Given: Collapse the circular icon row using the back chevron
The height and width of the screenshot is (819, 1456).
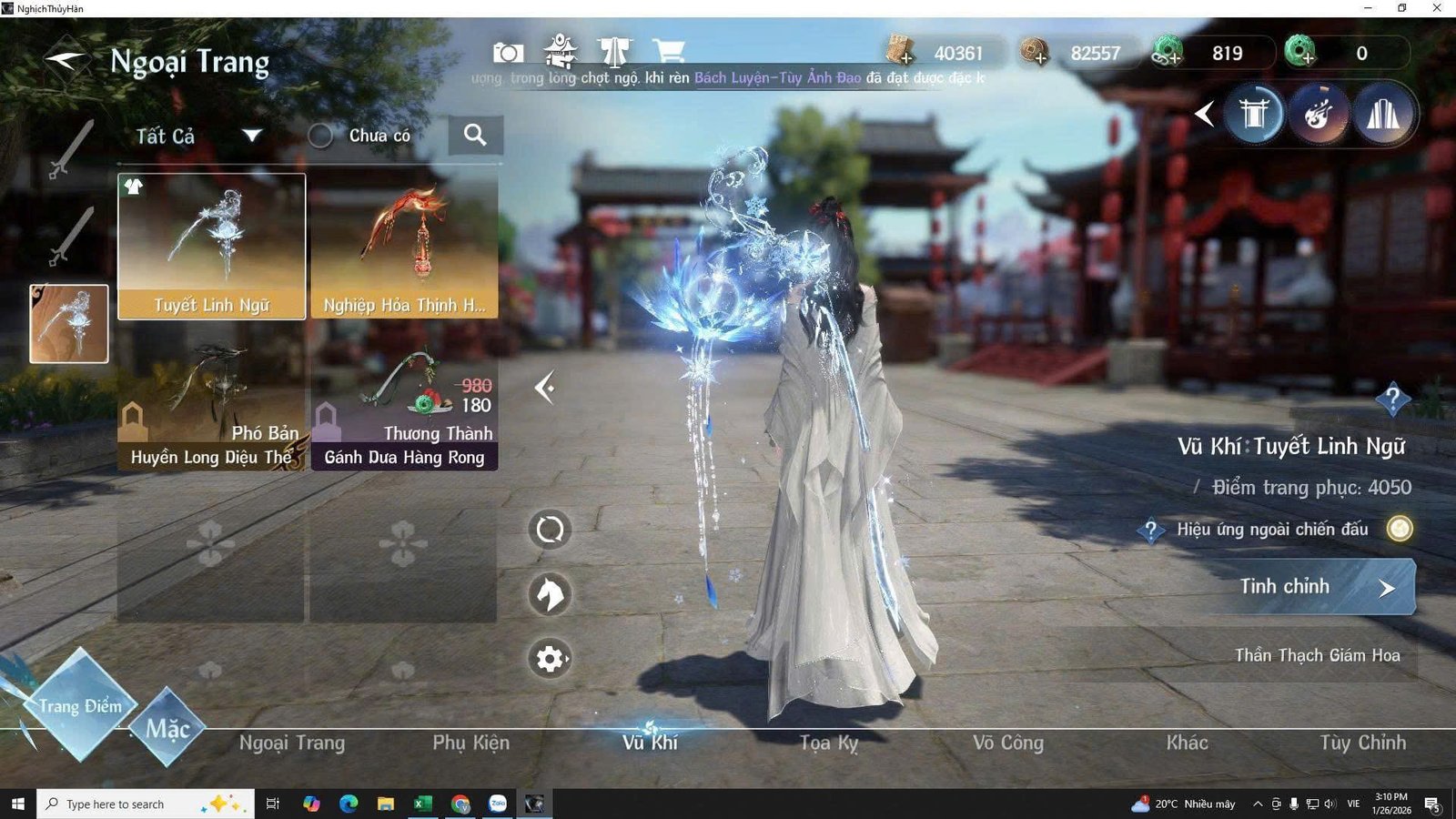Looking at the screenshot, I should [1205, 113].
